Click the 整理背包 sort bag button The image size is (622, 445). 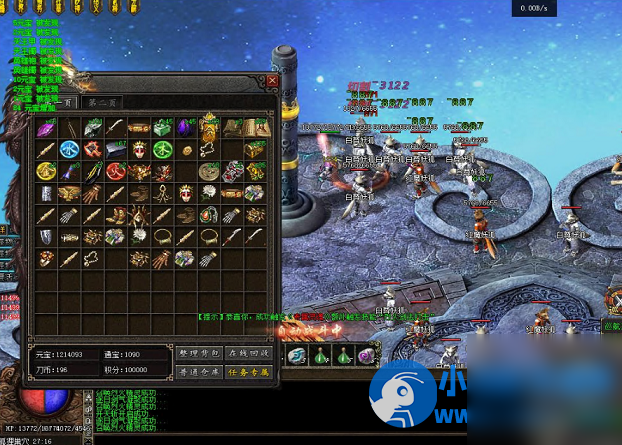[198, 353]
